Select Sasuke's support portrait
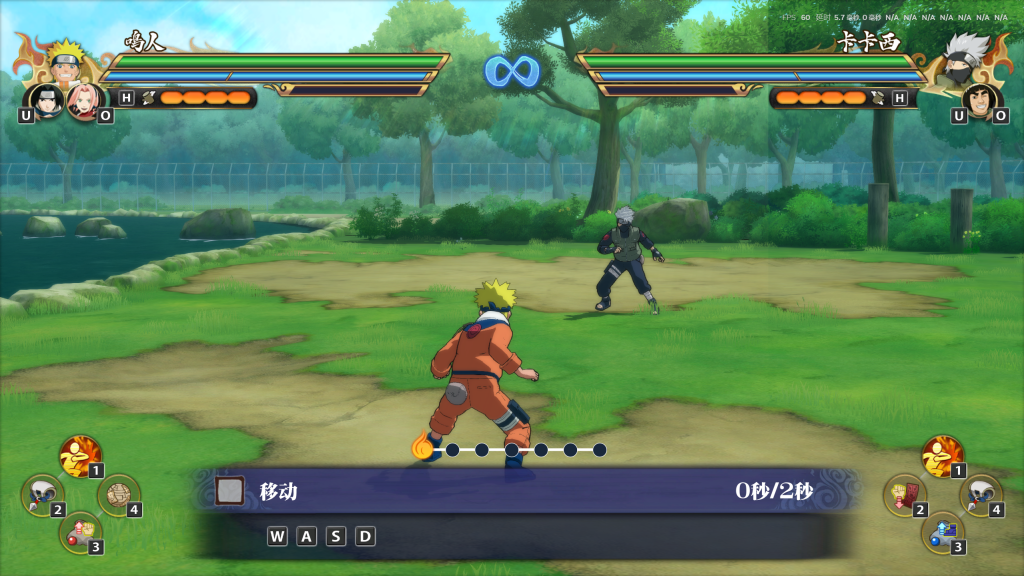 point(47,100)
